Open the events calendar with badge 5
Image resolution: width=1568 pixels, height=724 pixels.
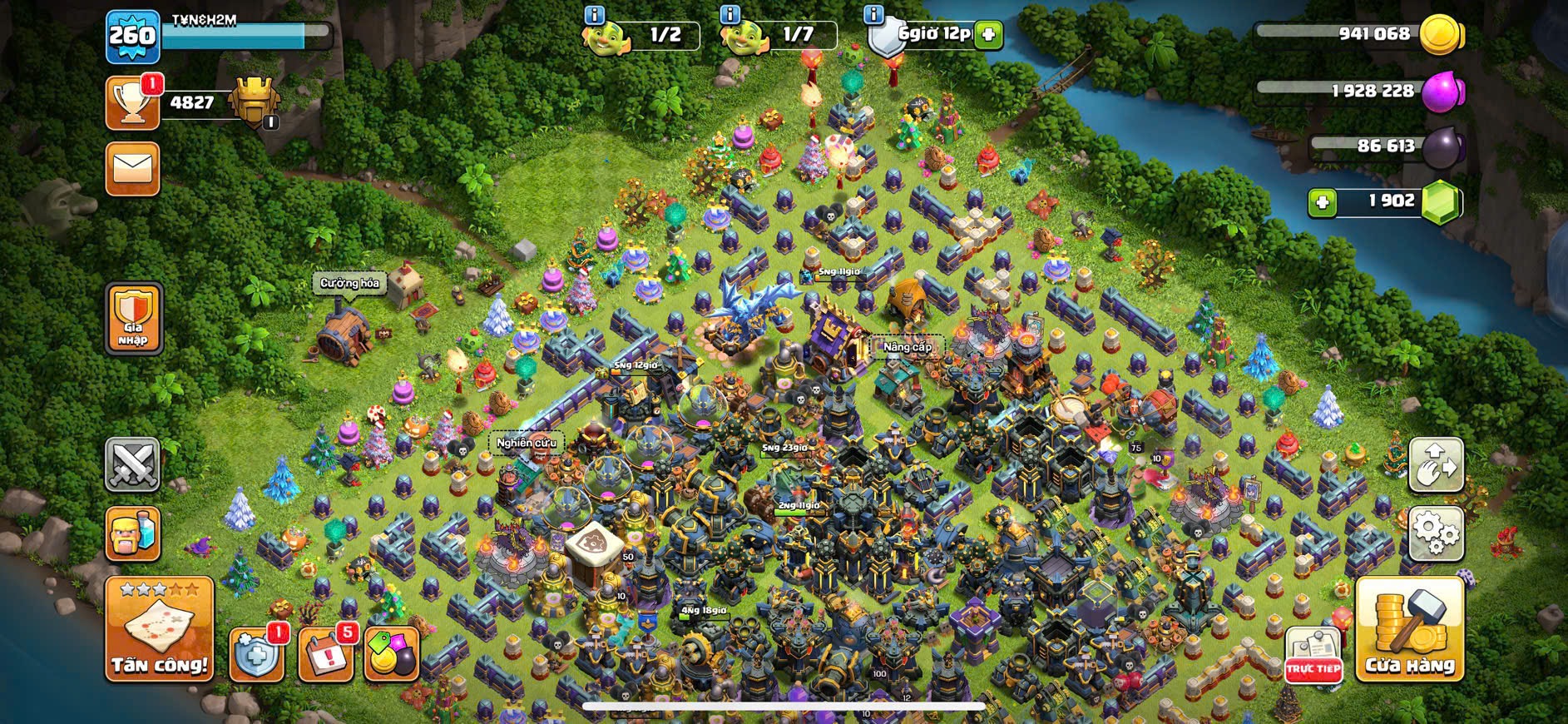325,653
